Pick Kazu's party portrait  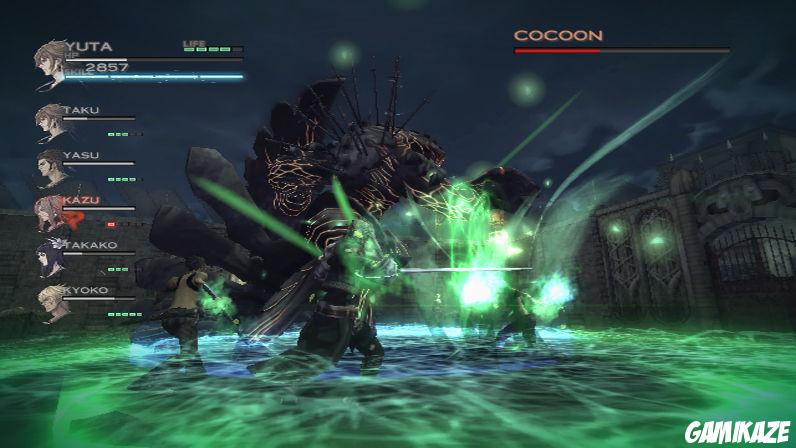[50, 212]
